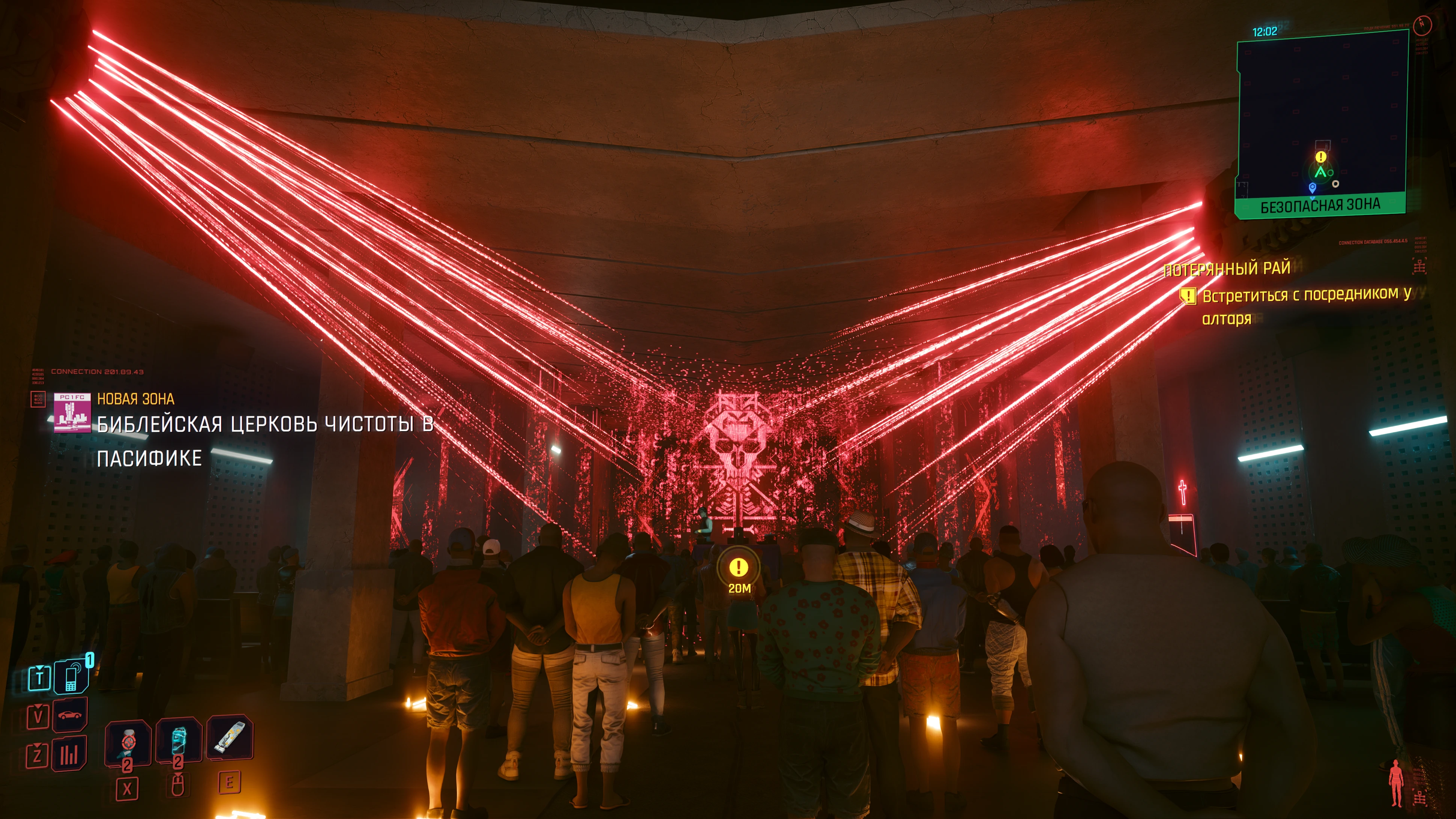Open the tracked quest ПОТЕРЯННЫЙ РАЙ

pyautogui.click(x=1227, y=268)
